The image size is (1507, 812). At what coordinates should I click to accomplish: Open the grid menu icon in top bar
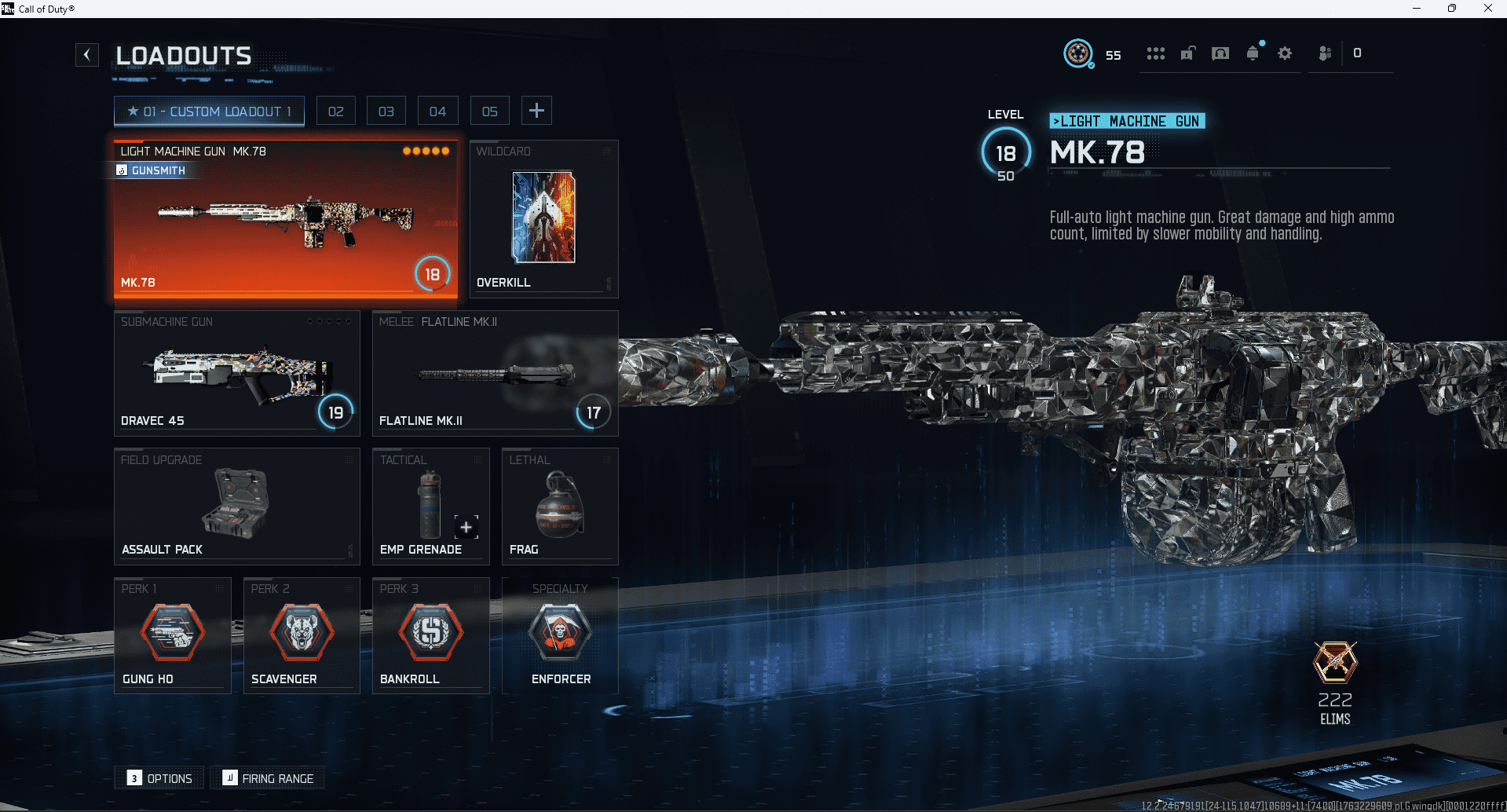[x=1155, y=53]
